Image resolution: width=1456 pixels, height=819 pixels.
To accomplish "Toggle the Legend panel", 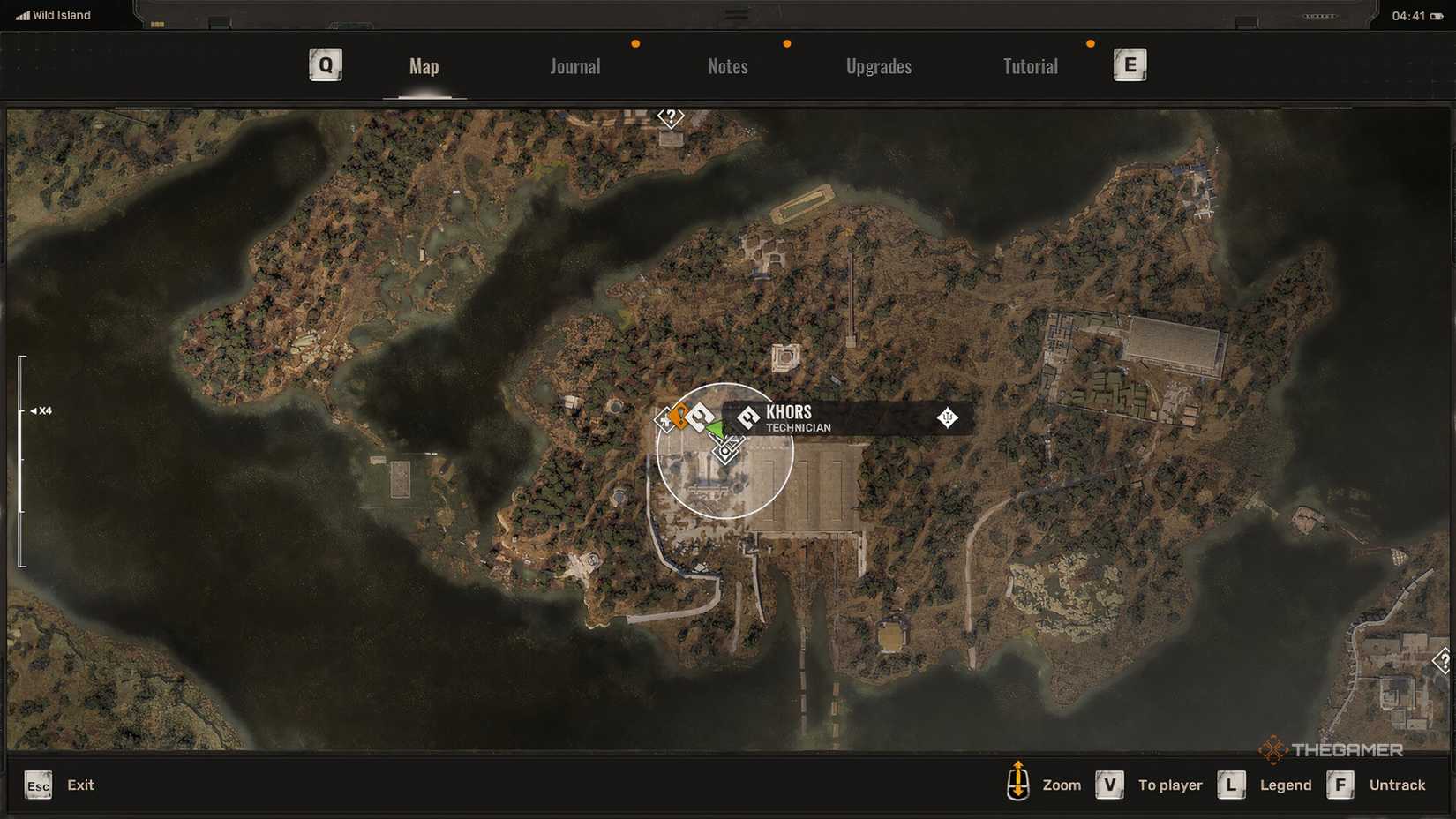I will [x=1231, y=785].
